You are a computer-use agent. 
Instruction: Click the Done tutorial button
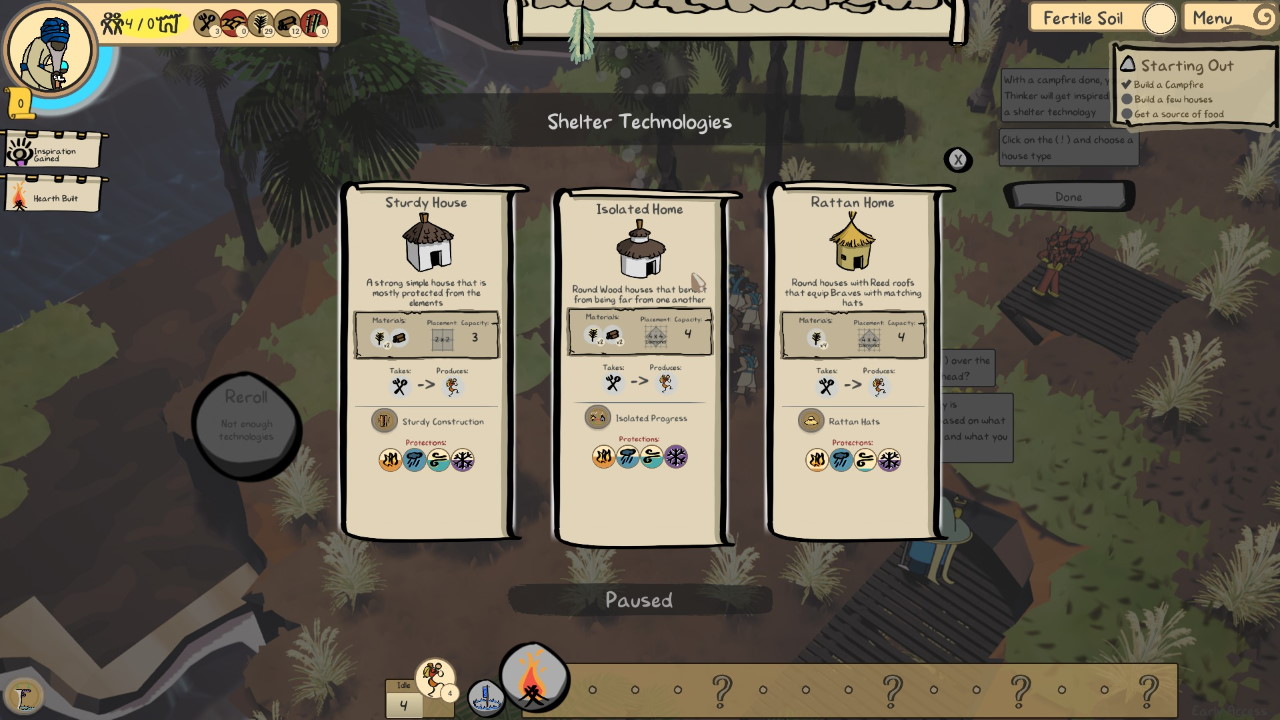(1068, 196)
